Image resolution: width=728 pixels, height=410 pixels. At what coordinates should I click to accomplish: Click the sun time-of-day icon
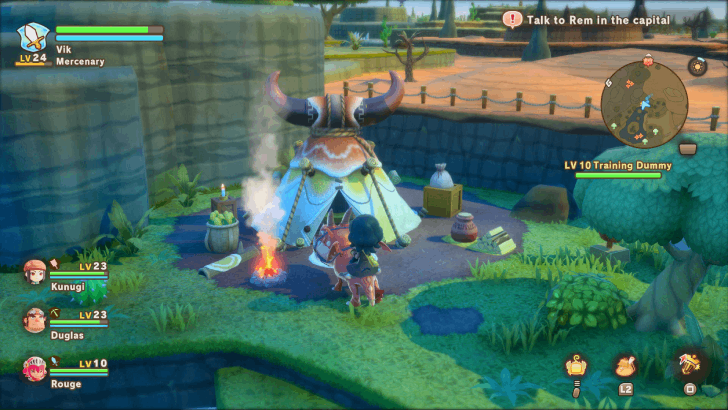[x=698, y=65]
